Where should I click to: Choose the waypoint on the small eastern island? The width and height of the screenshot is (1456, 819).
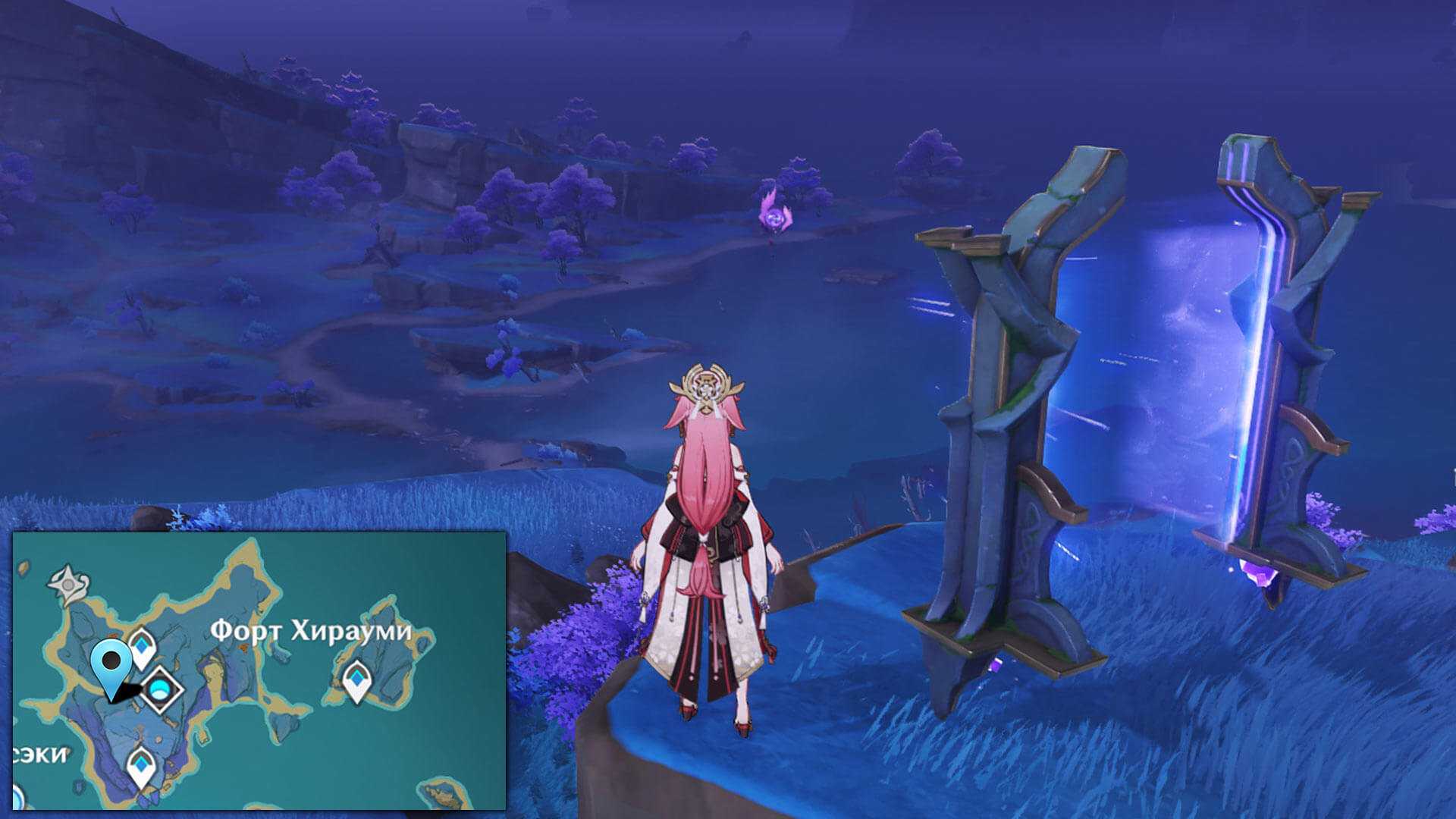[356, 679]
